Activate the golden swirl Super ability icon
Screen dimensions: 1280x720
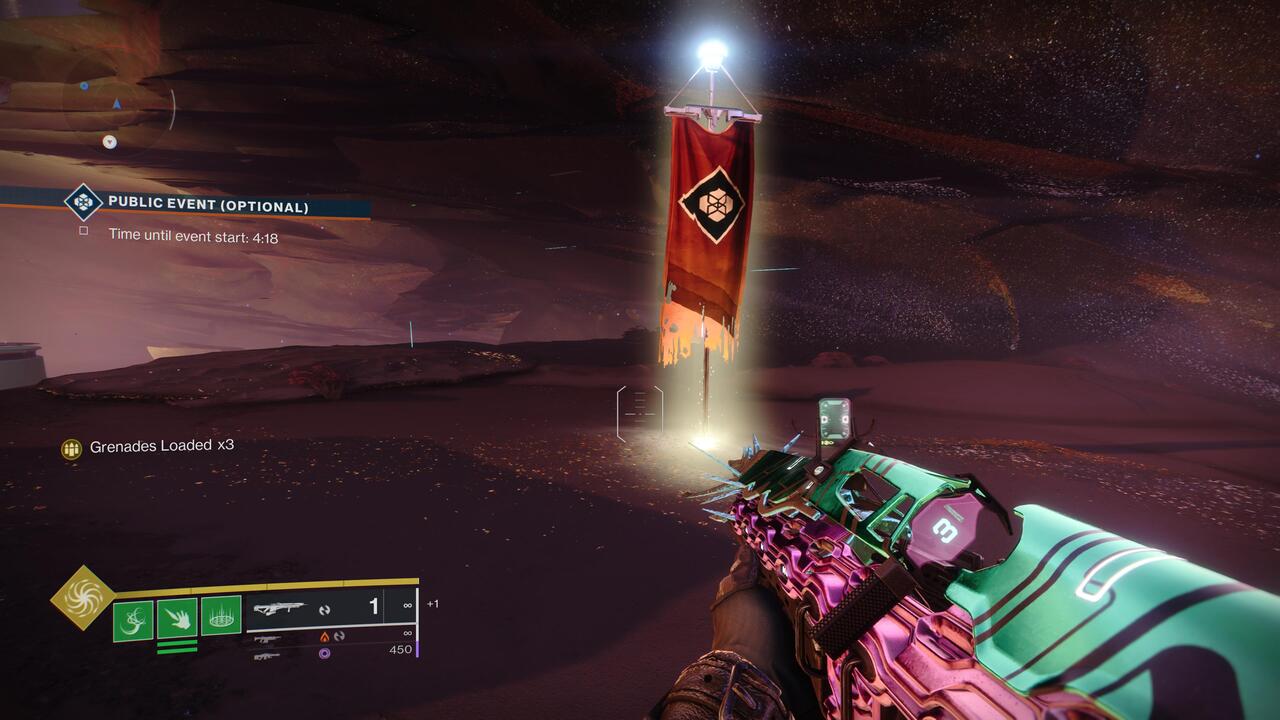pyautogui.click(x=83, y=598)
